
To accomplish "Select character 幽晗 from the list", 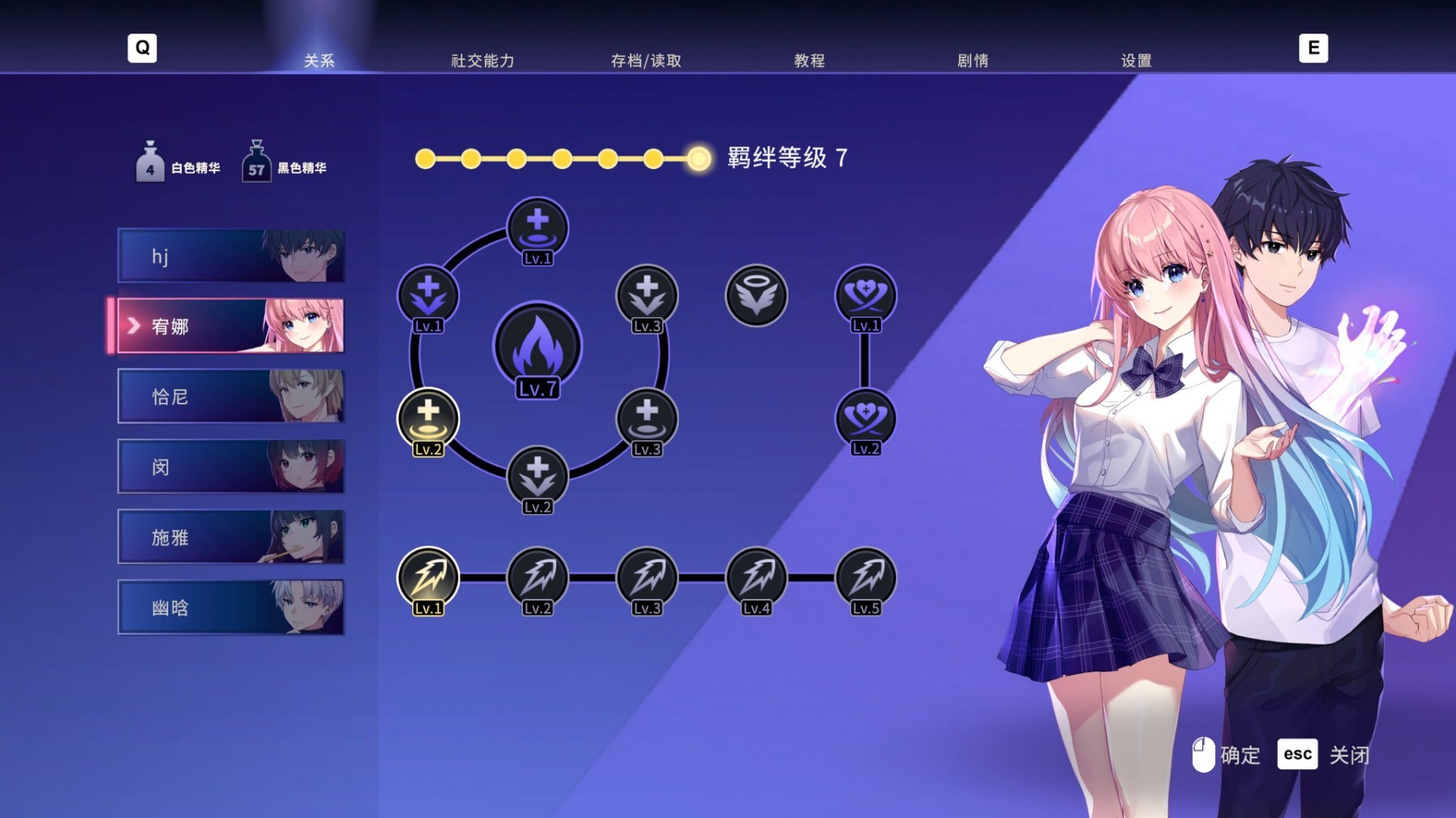I will pyautogui.click(x=231, y=607).
